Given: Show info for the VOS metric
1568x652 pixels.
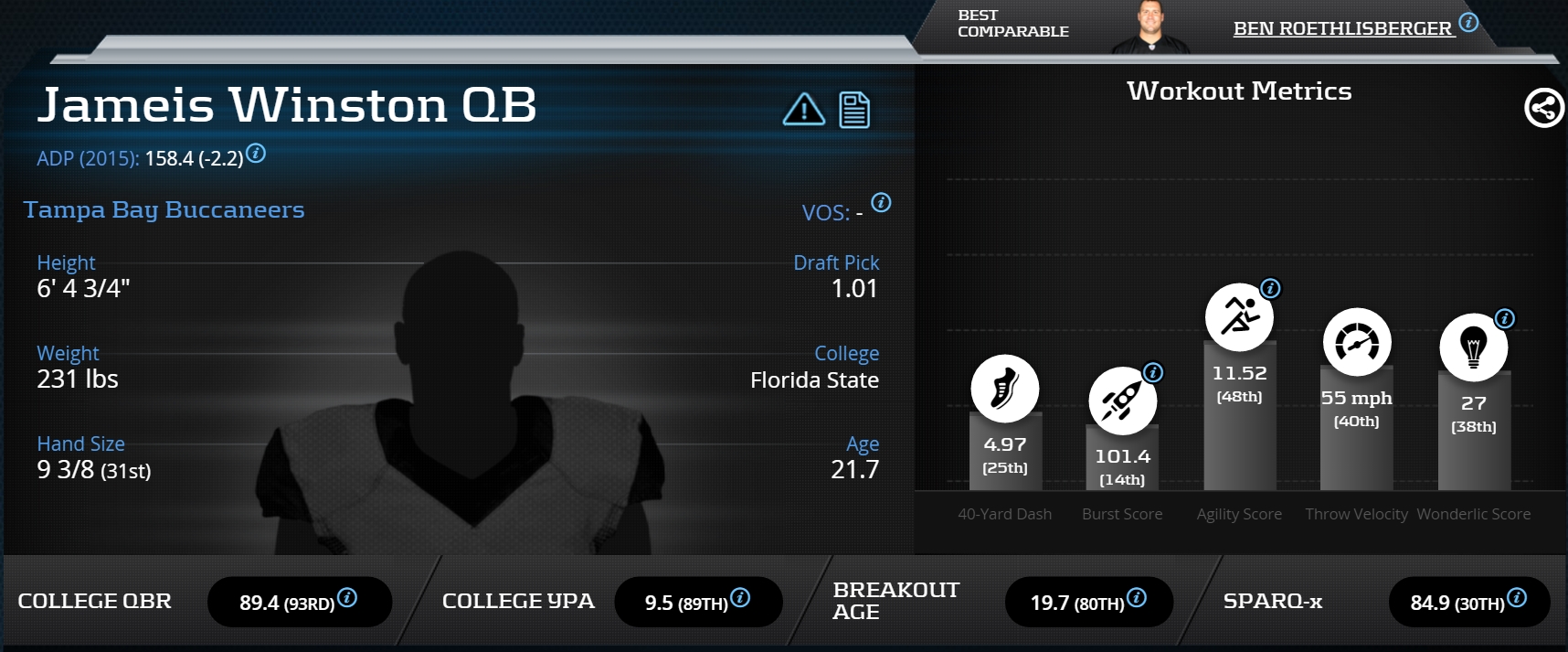Looking at the screenshot, I should pos(881,203).
